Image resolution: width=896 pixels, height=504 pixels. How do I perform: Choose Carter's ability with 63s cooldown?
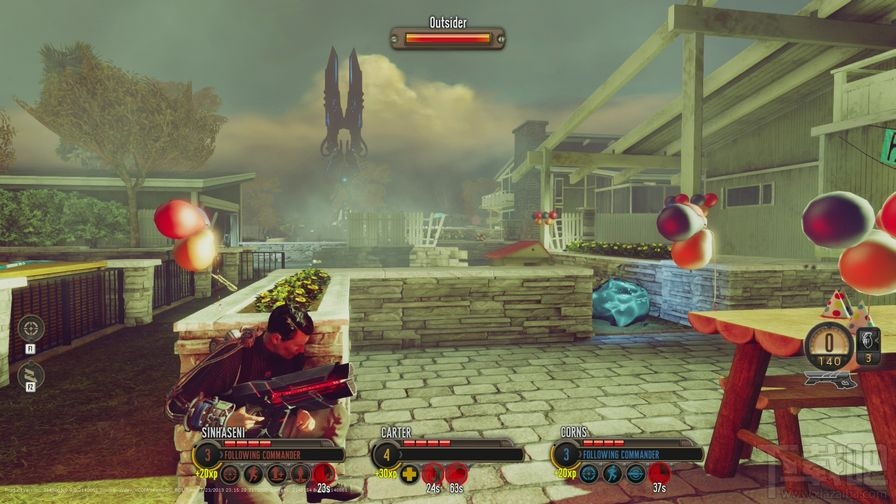(456, 474)
